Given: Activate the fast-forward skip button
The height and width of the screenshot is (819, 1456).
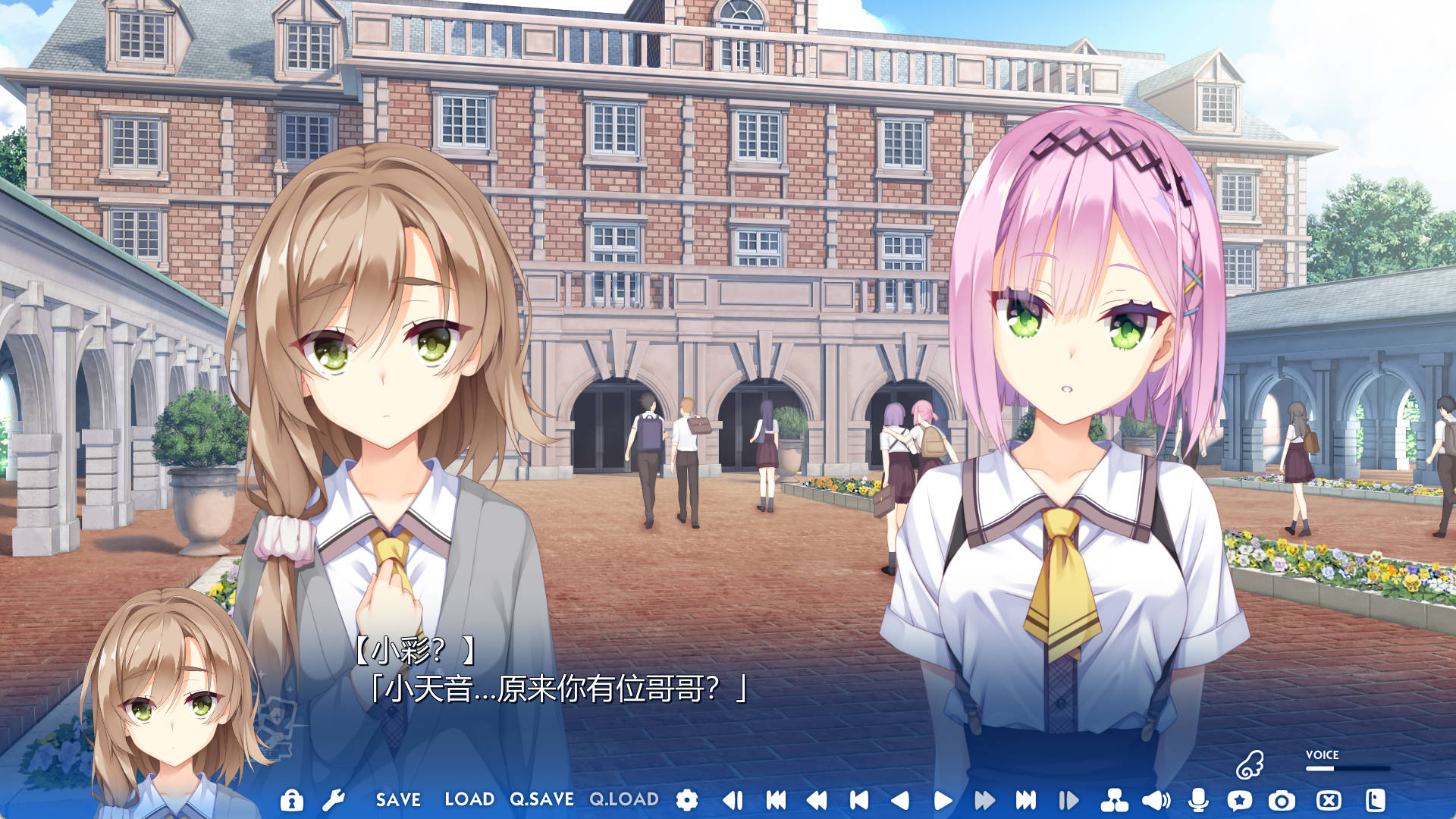Looking at the screenshot, I should 984,800.
